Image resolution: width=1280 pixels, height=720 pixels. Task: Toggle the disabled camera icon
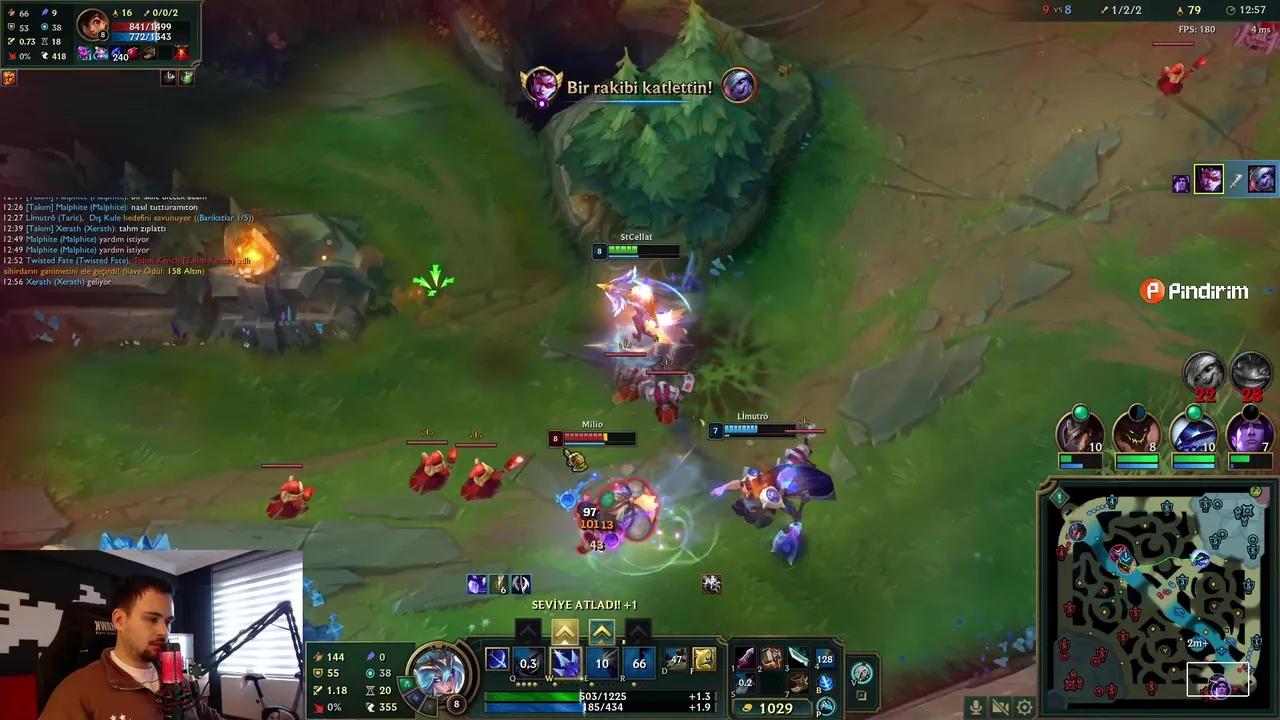[1000, 707]
